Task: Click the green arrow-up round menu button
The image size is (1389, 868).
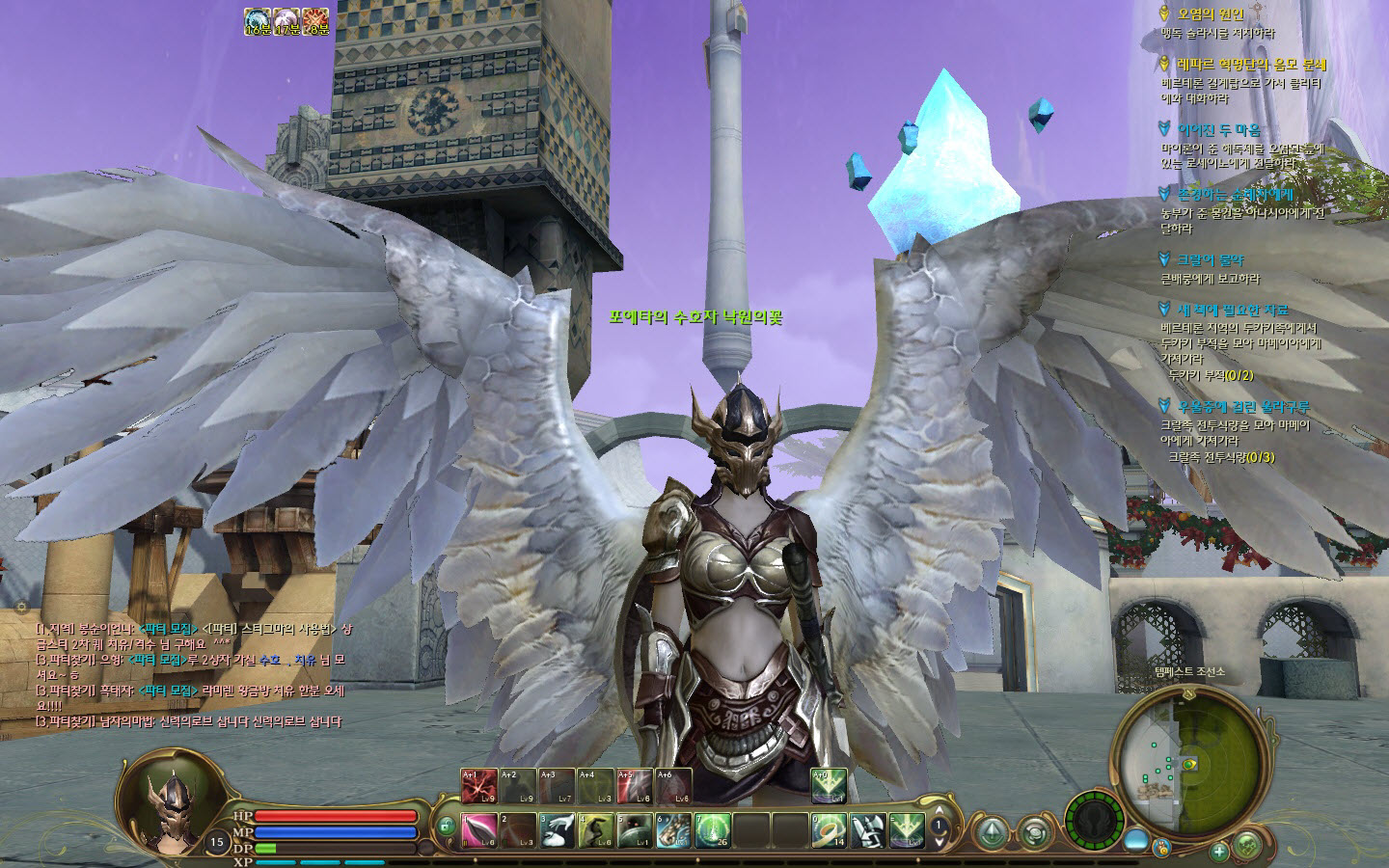Action: click(x=992, y=832)
